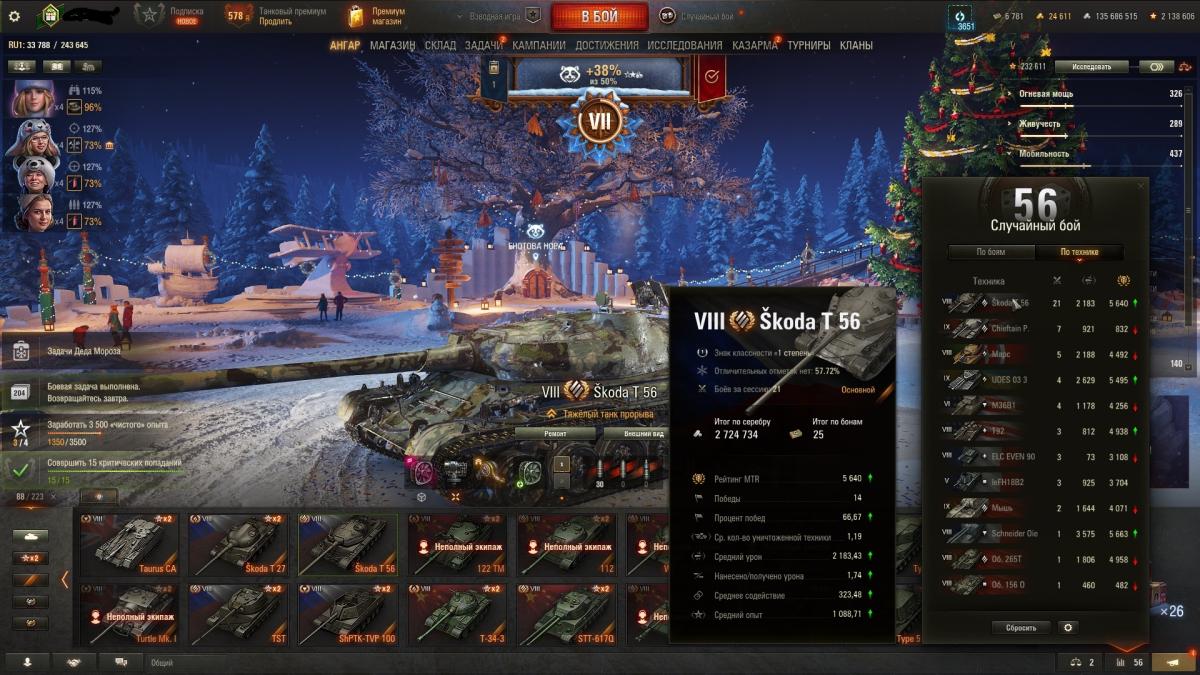The height and width of the screenshot is (675, 1200).
Task: Choose the ShPTK-TVP 100 tank card
Action: coord(347,615)
